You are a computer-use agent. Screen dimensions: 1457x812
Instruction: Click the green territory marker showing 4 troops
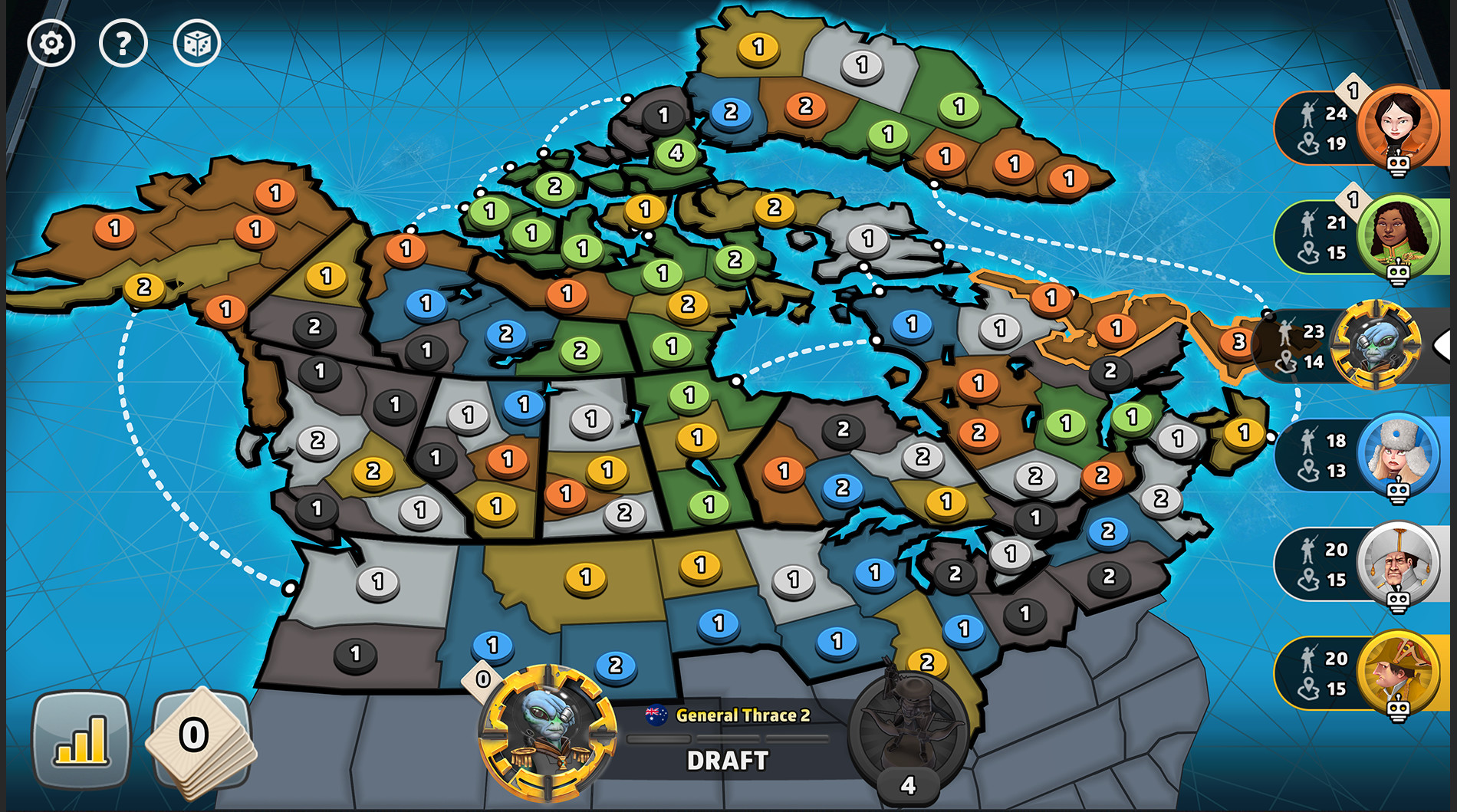click(675, 153)
